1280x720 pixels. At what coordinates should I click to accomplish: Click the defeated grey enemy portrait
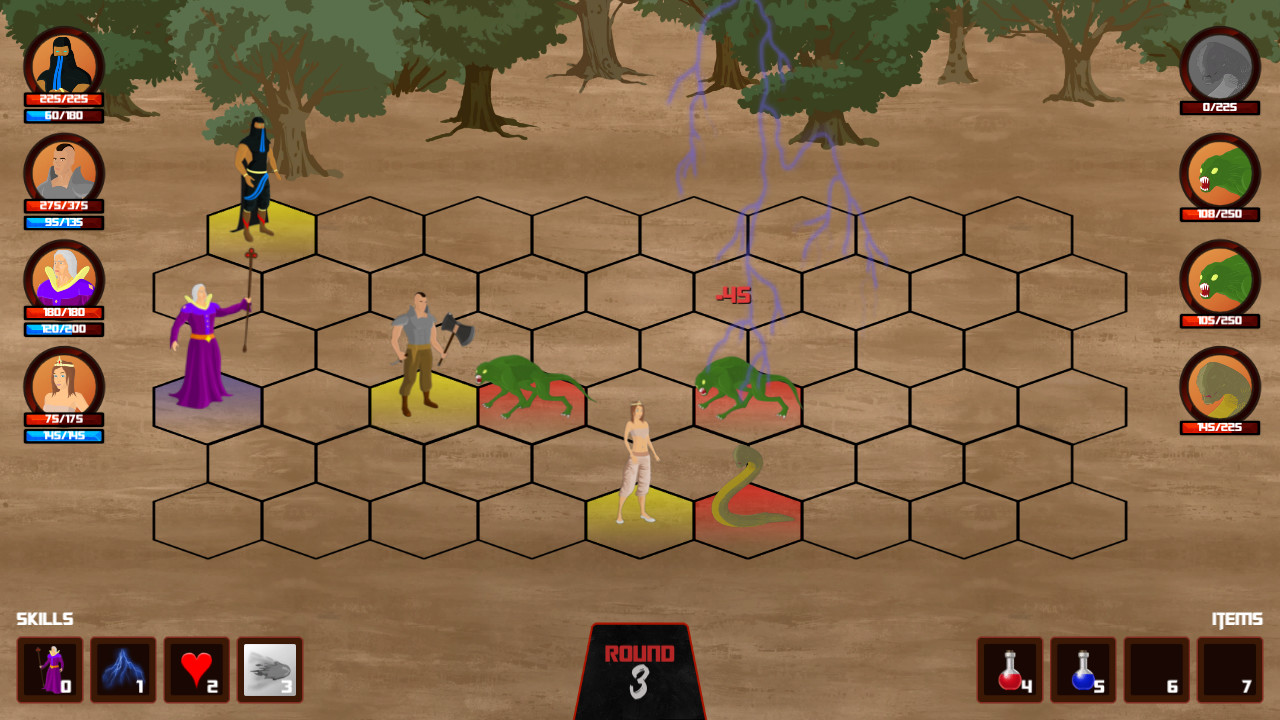(x=1219, y=64)
